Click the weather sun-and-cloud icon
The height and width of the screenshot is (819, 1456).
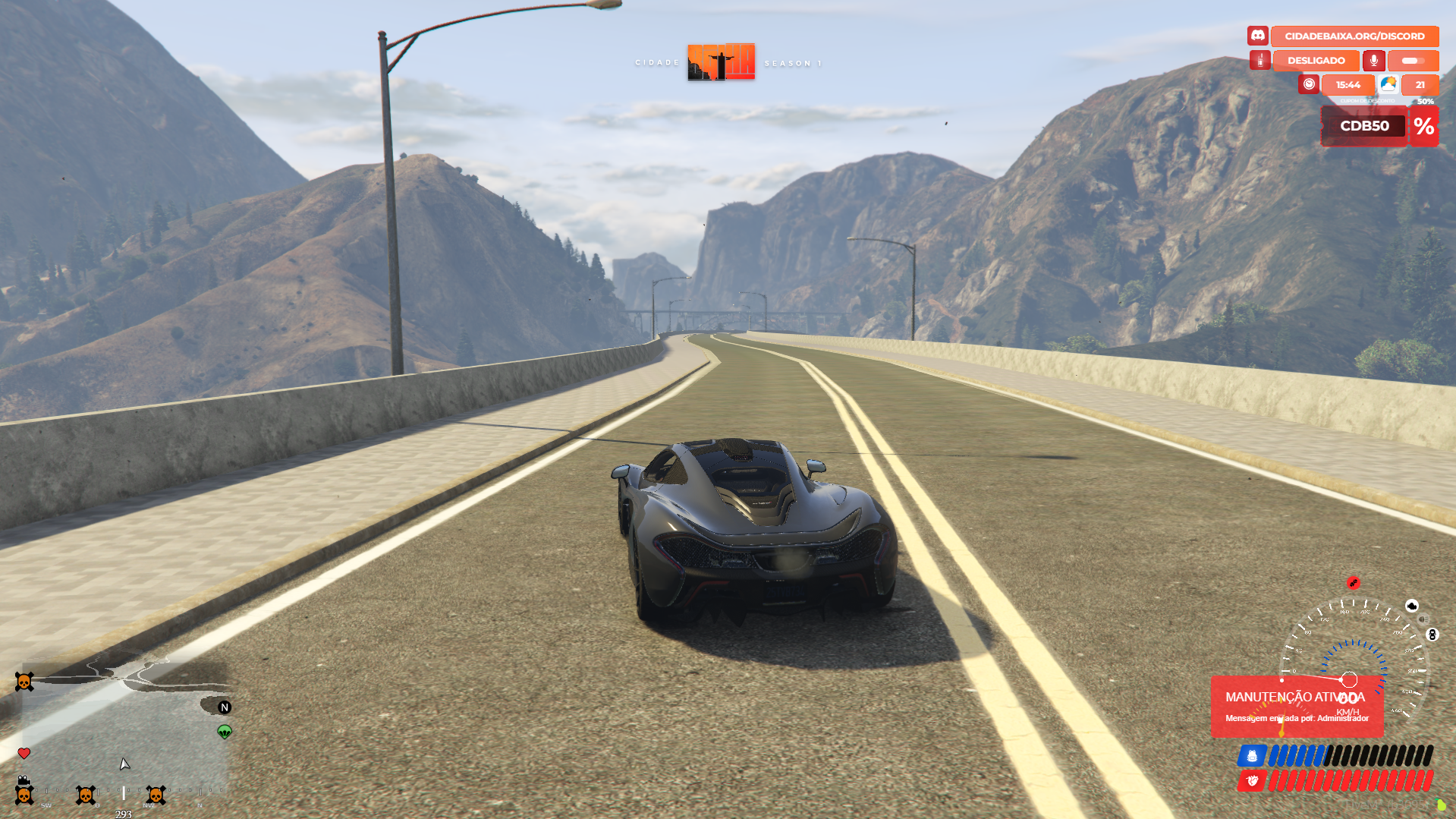pos(1388,84)
